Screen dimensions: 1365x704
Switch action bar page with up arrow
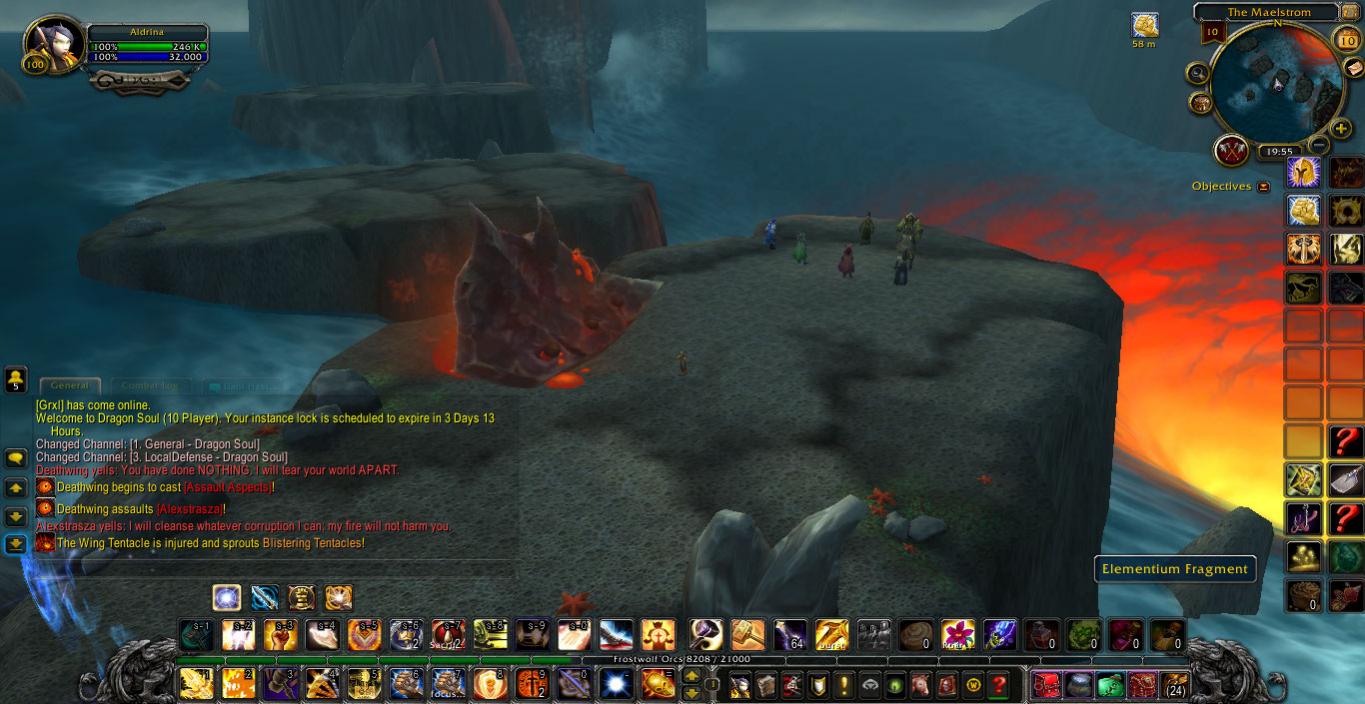tap(690, 677)
